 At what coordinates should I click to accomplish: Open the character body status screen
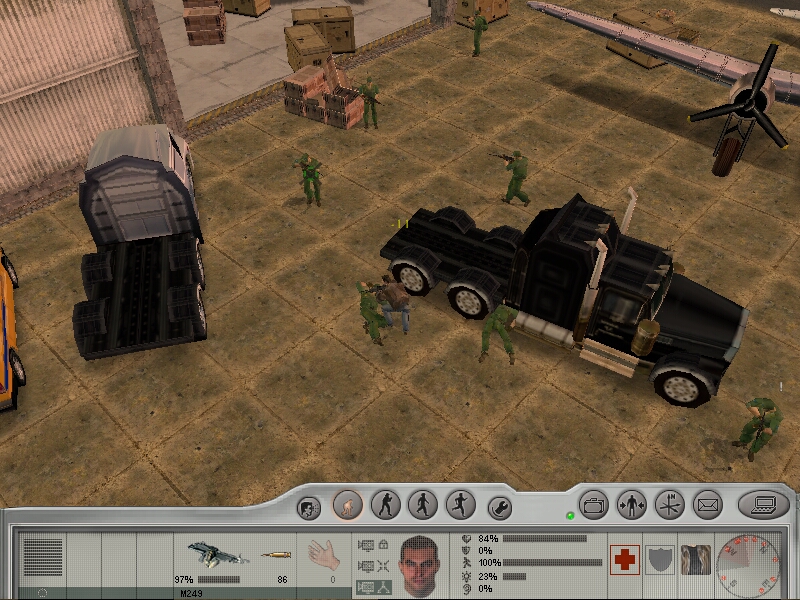[632, 504]
